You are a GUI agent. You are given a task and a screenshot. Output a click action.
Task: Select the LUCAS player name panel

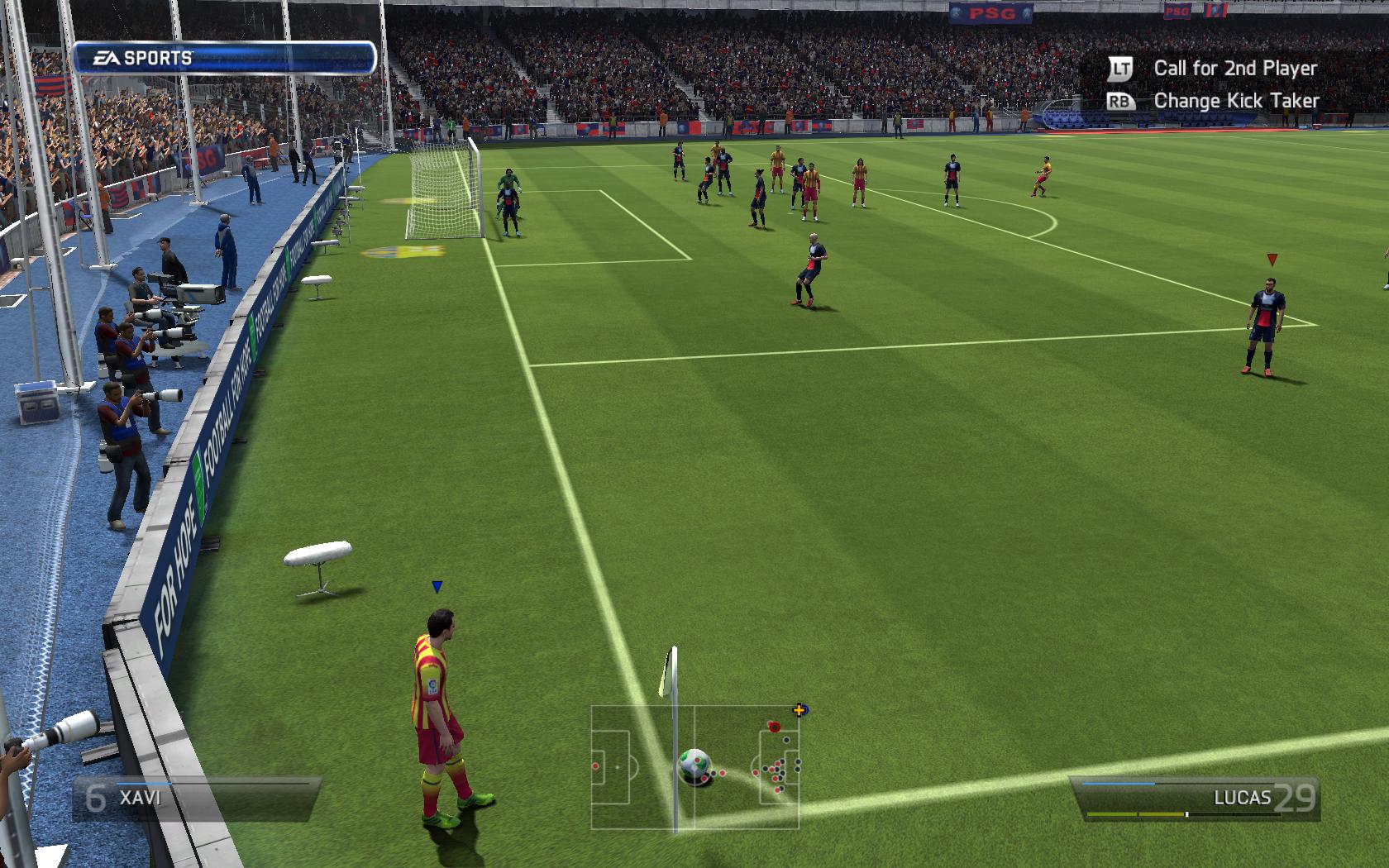click(x=1194, y=798)
